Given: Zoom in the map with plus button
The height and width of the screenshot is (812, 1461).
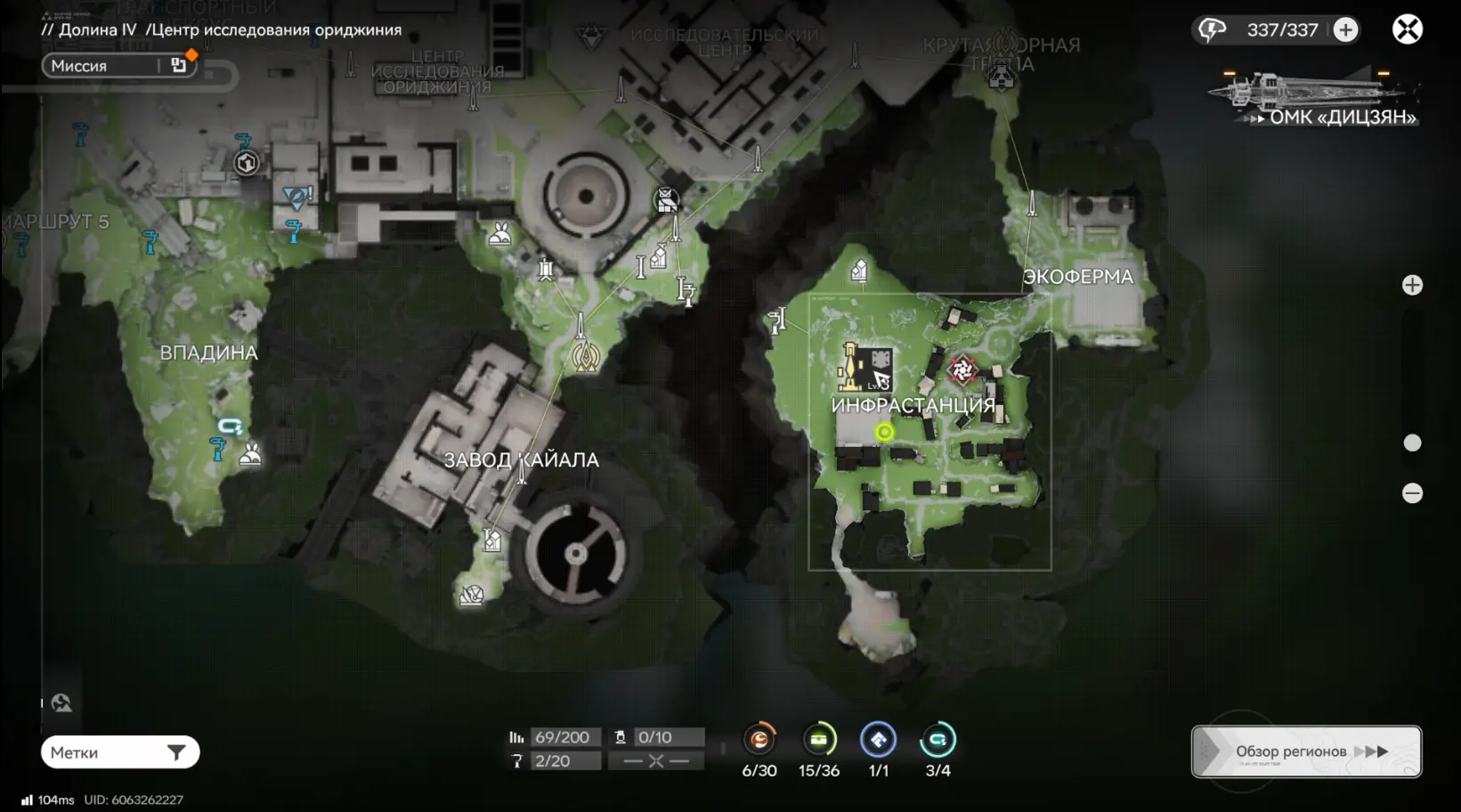Looking at the screenshot, I should (1412, 285).
